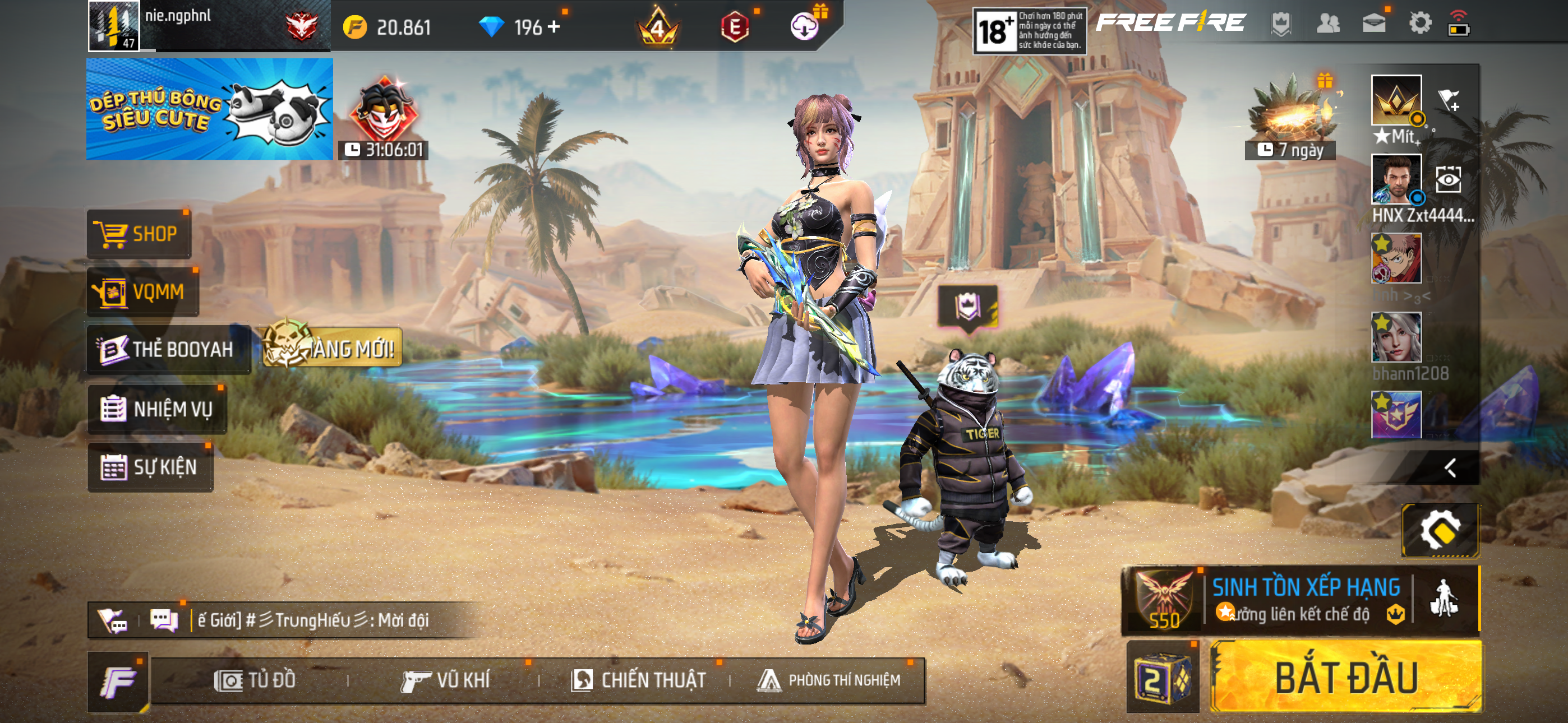
Task: Select friend HNX Zxt4444 avatar
Action: [x=1396, y=178]
